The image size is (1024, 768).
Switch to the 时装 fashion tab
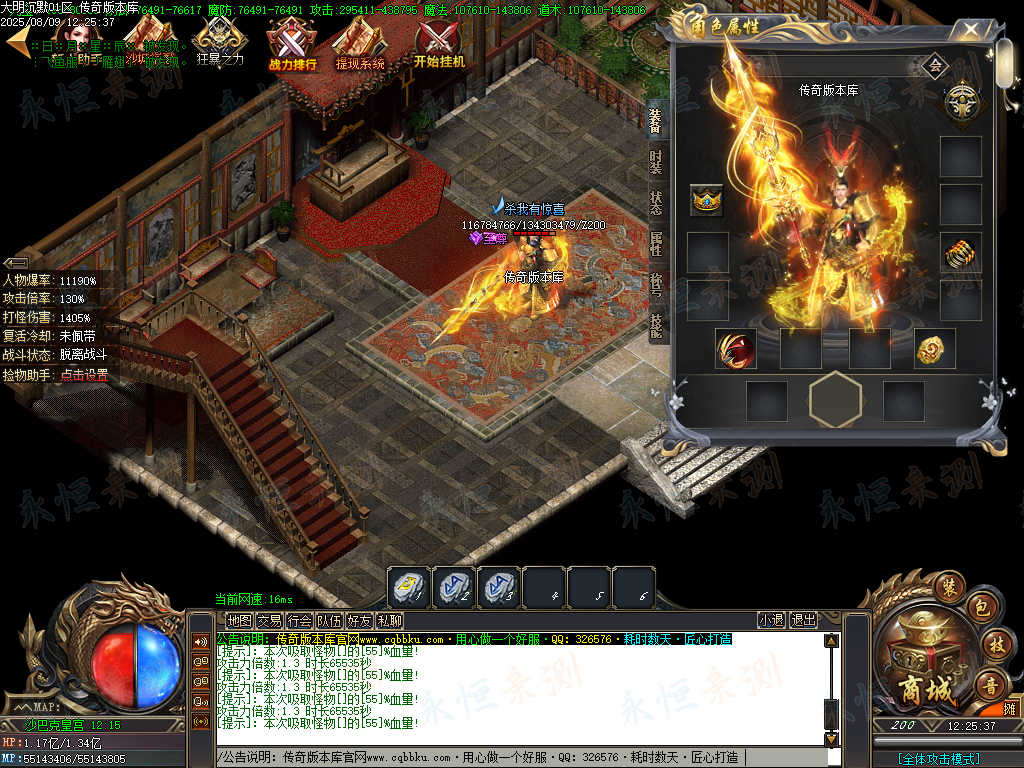(x=655, y=162)
